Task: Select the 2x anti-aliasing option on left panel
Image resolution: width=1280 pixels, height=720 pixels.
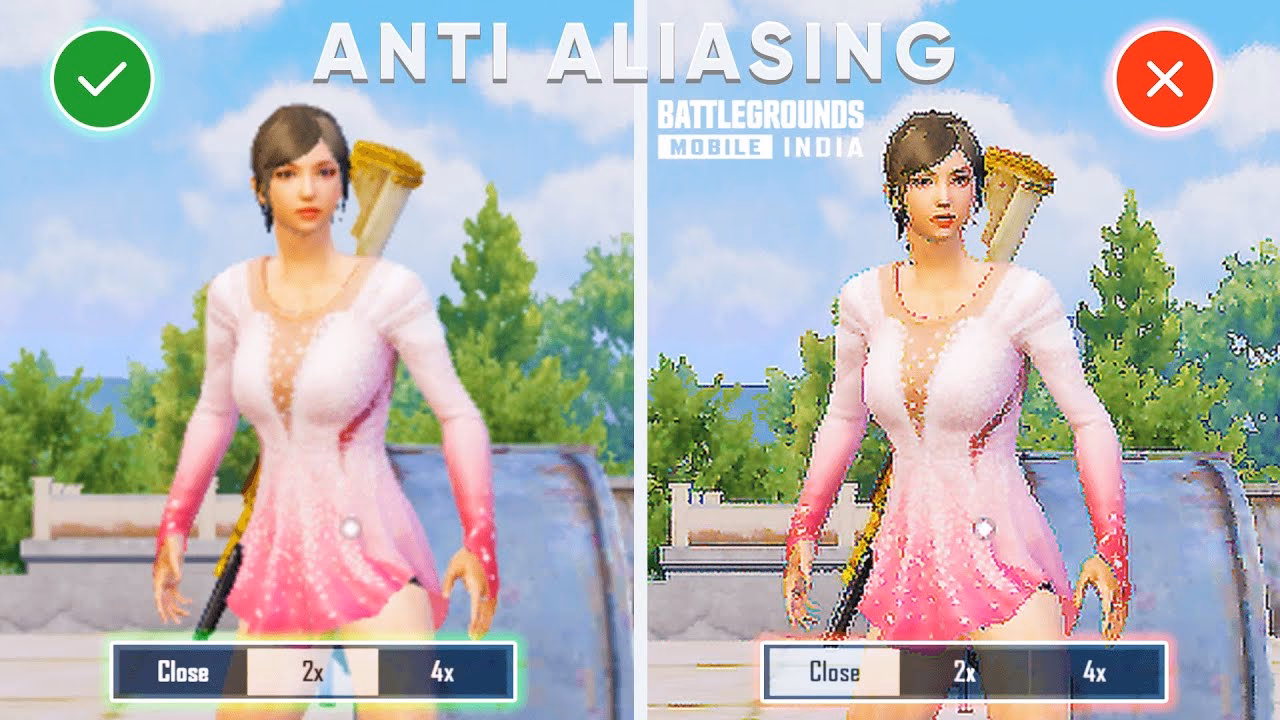Action: [x=312, y=672]
